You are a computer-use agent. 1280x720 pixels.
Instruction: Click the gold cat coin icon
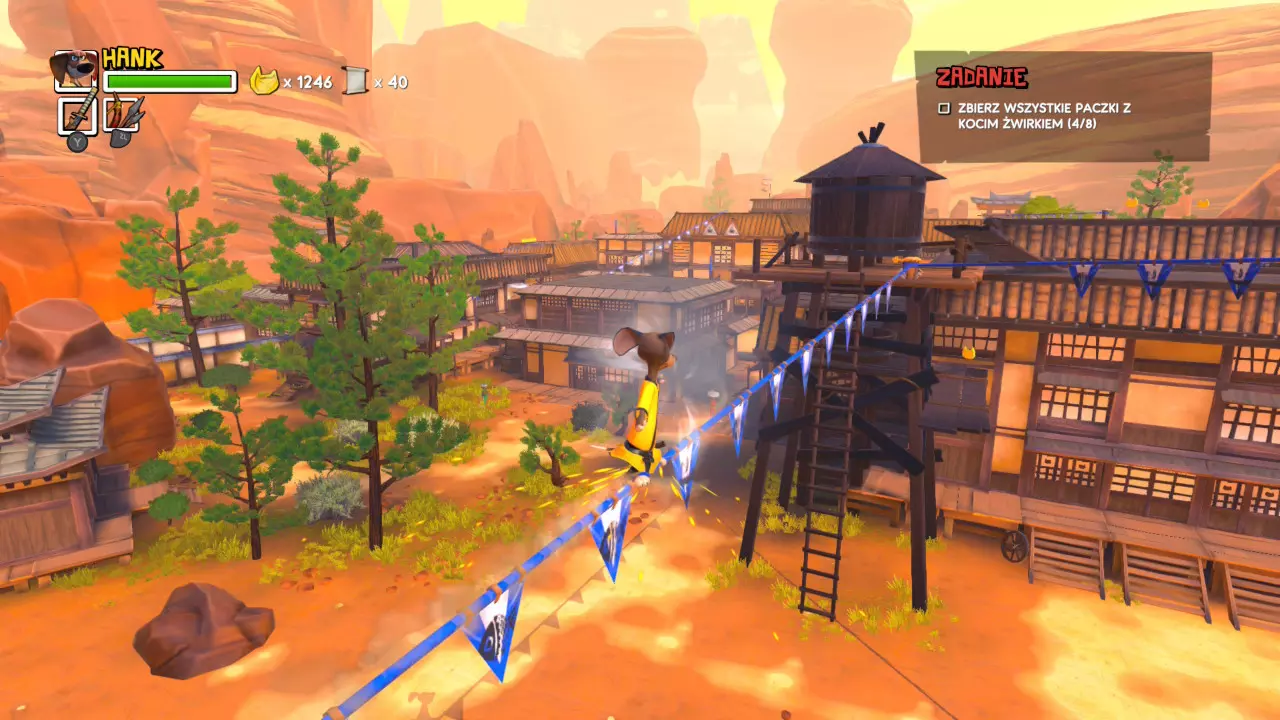click(x=263, y=81)
